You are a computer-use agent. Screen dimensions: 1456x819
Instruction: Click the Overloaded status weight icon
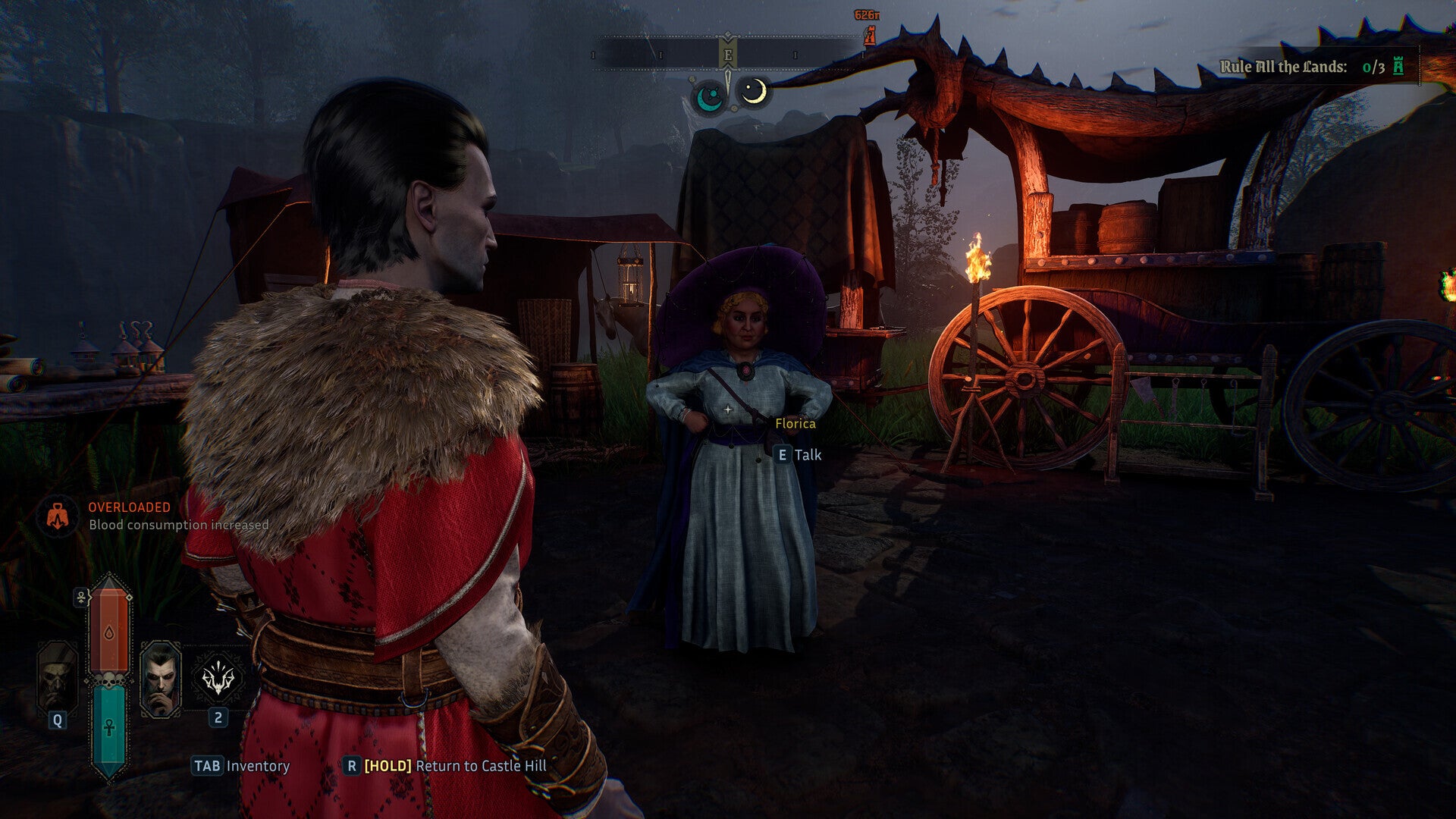(x=58, y=516)
